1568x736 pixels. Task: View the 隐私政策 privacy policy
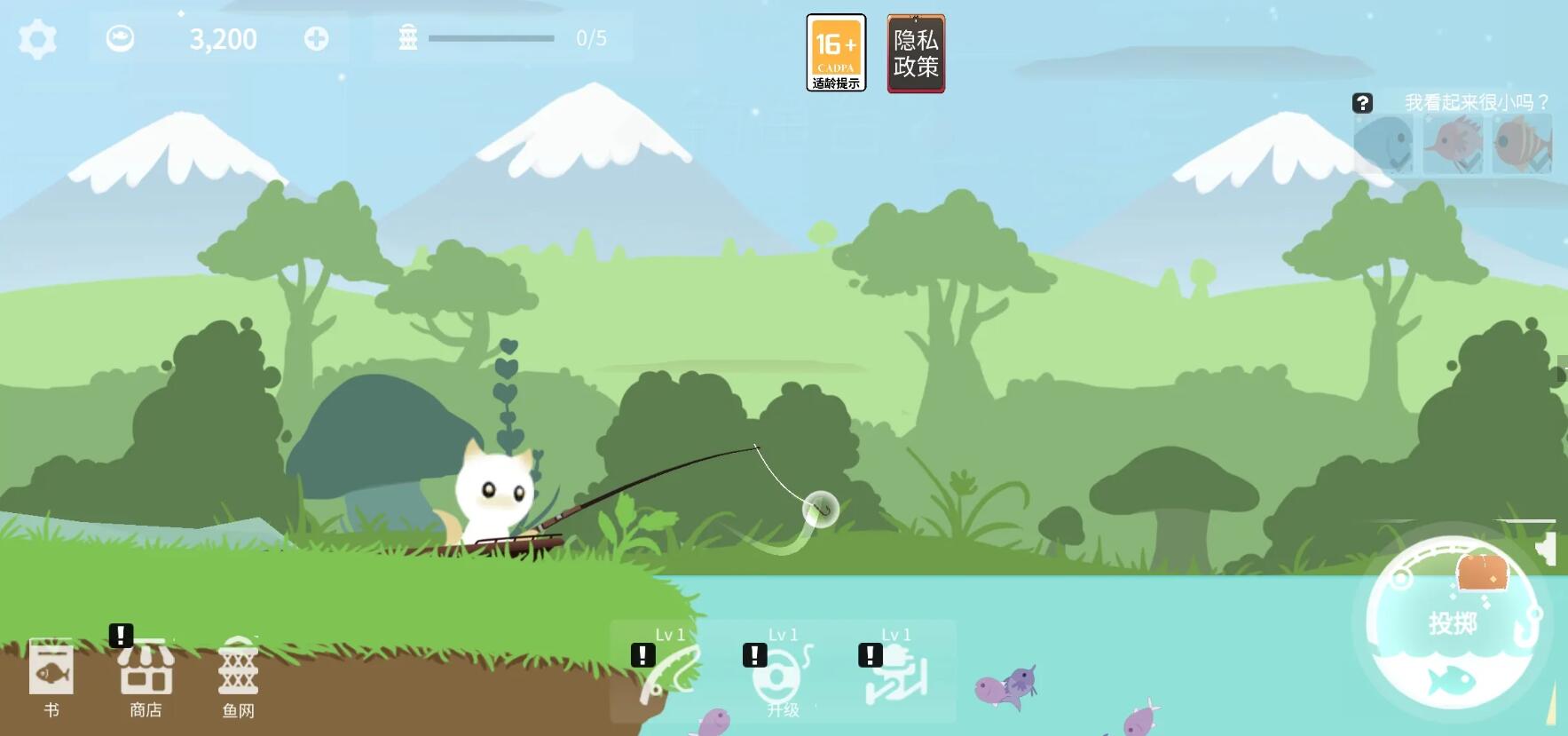(916, 53)
